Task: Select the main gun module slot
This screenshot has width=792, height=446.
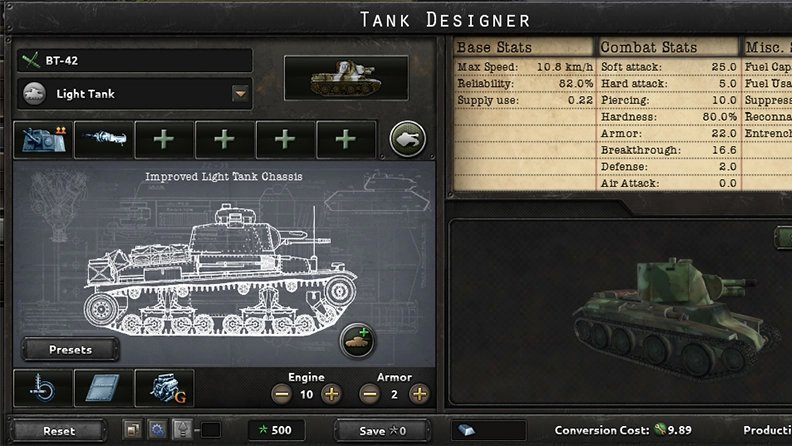Action: (x=103, y=140)
